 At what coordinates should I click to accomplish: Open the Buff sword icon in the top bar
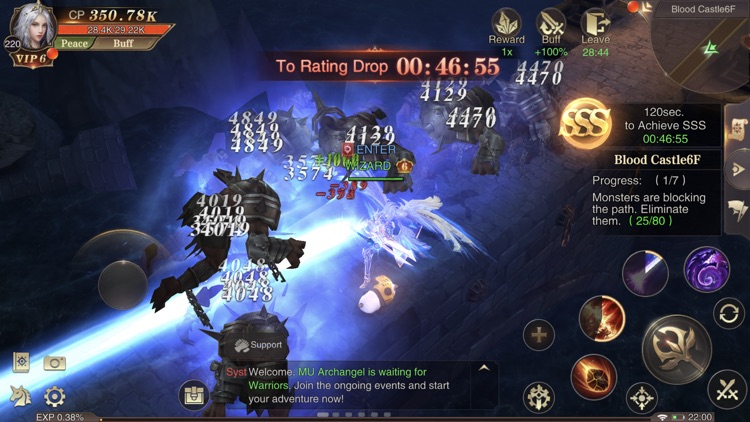tap(551, 24)
